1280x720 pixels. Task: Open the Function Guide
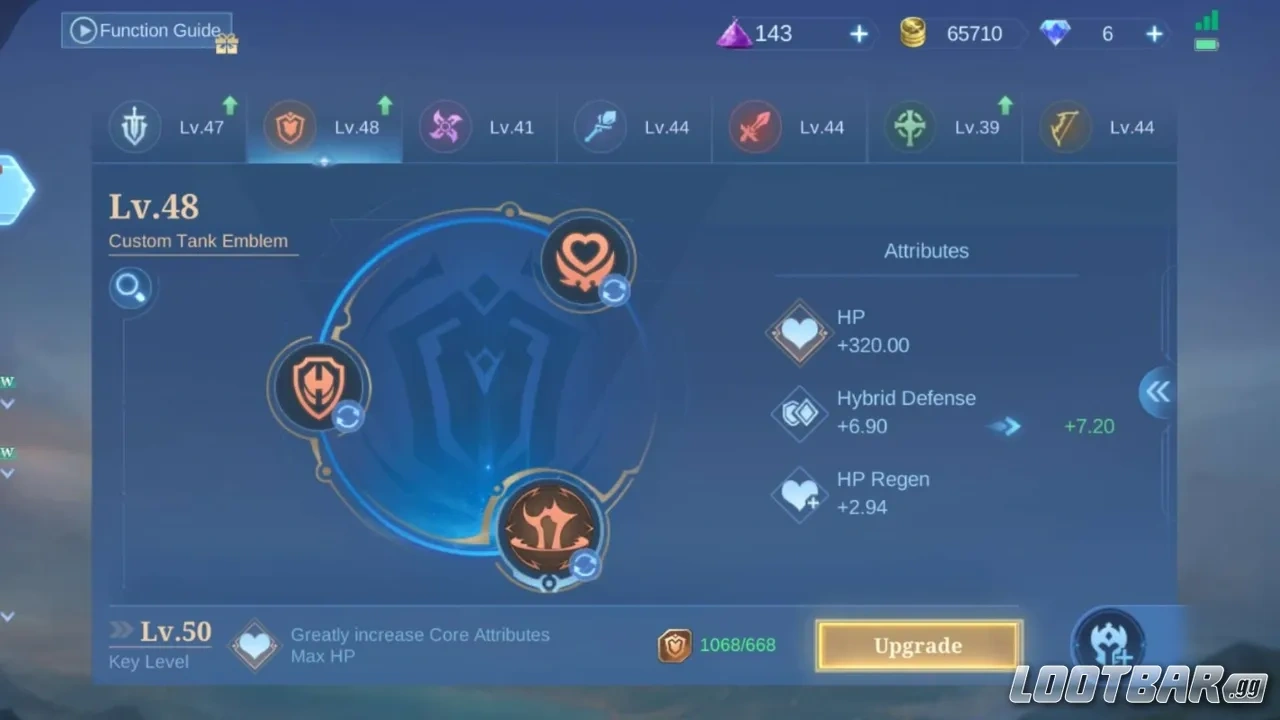tap(147, 30)
